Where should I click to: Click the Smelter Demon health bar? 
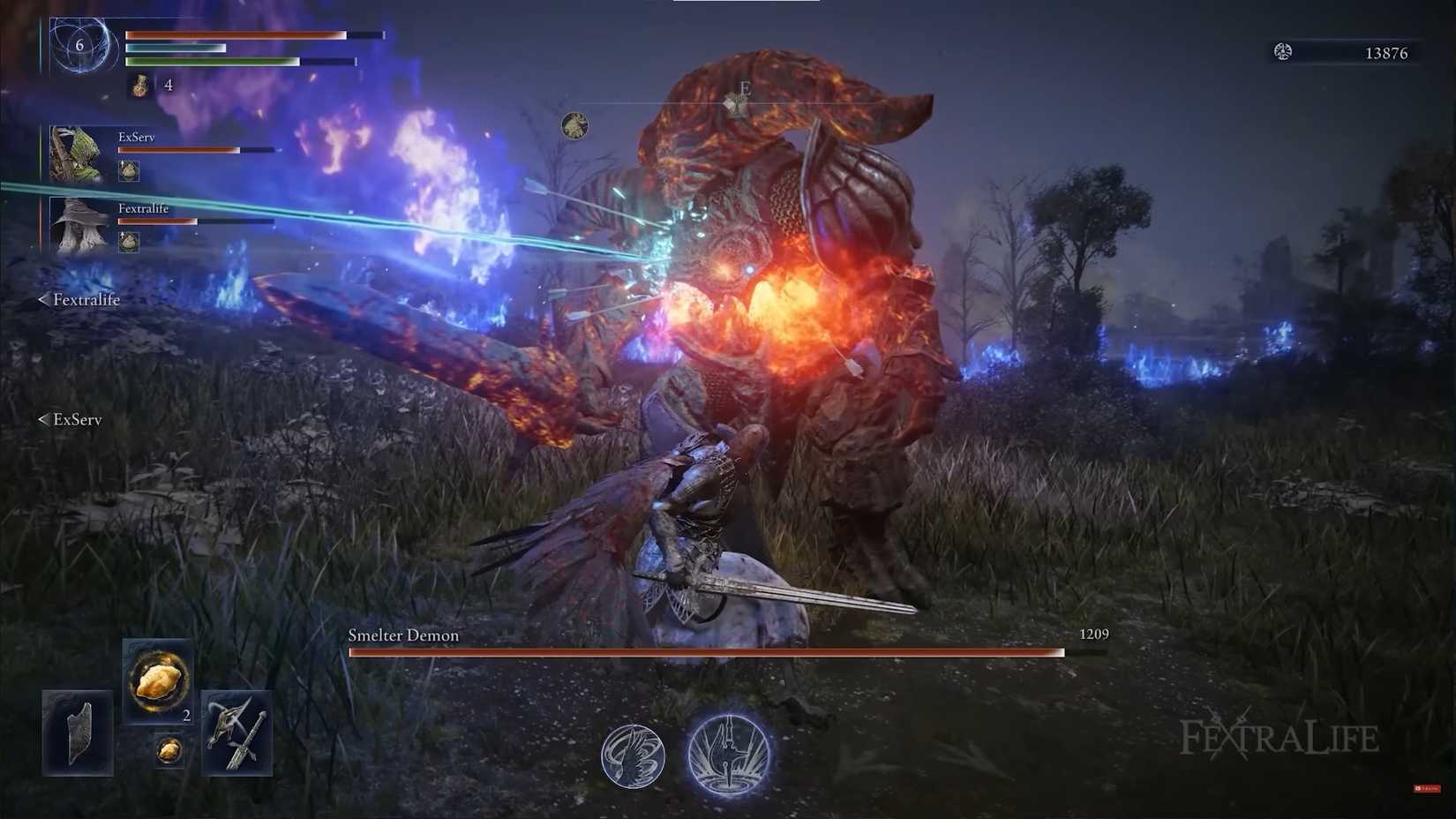706,653
